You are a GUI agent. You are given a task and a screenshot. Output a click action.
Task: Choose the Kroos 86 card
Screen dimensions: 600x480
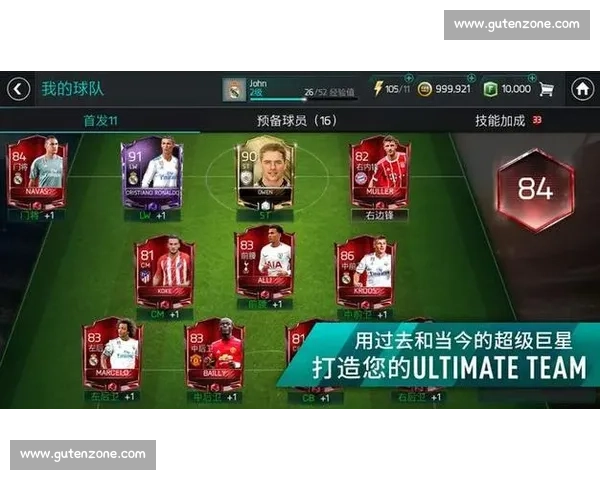pos(365,271)
